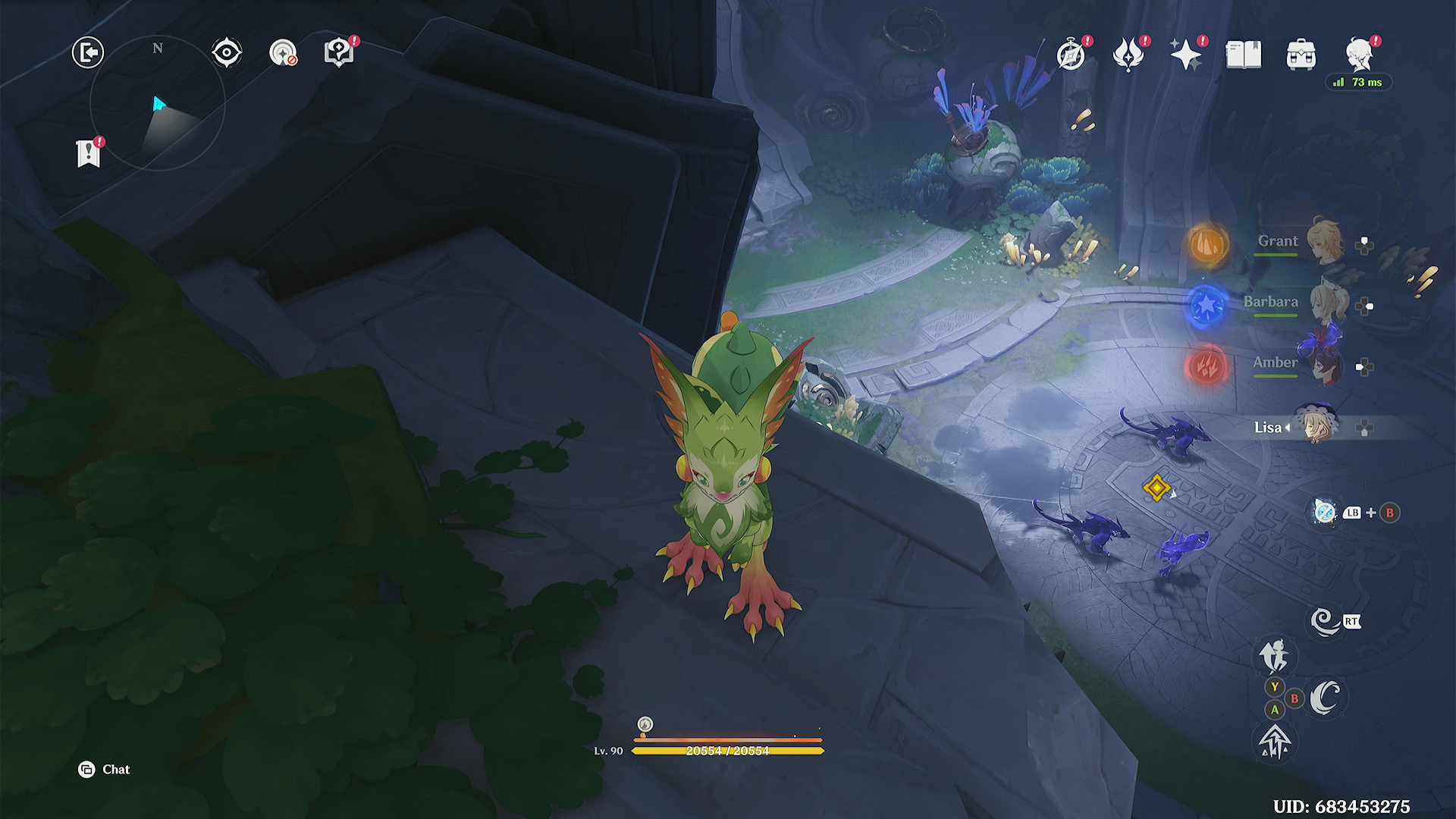Trigger Amber's red elemental burst orb
Viewport: 1456px width, 819px height.
pyautogui.click(x=1206, y=367)
